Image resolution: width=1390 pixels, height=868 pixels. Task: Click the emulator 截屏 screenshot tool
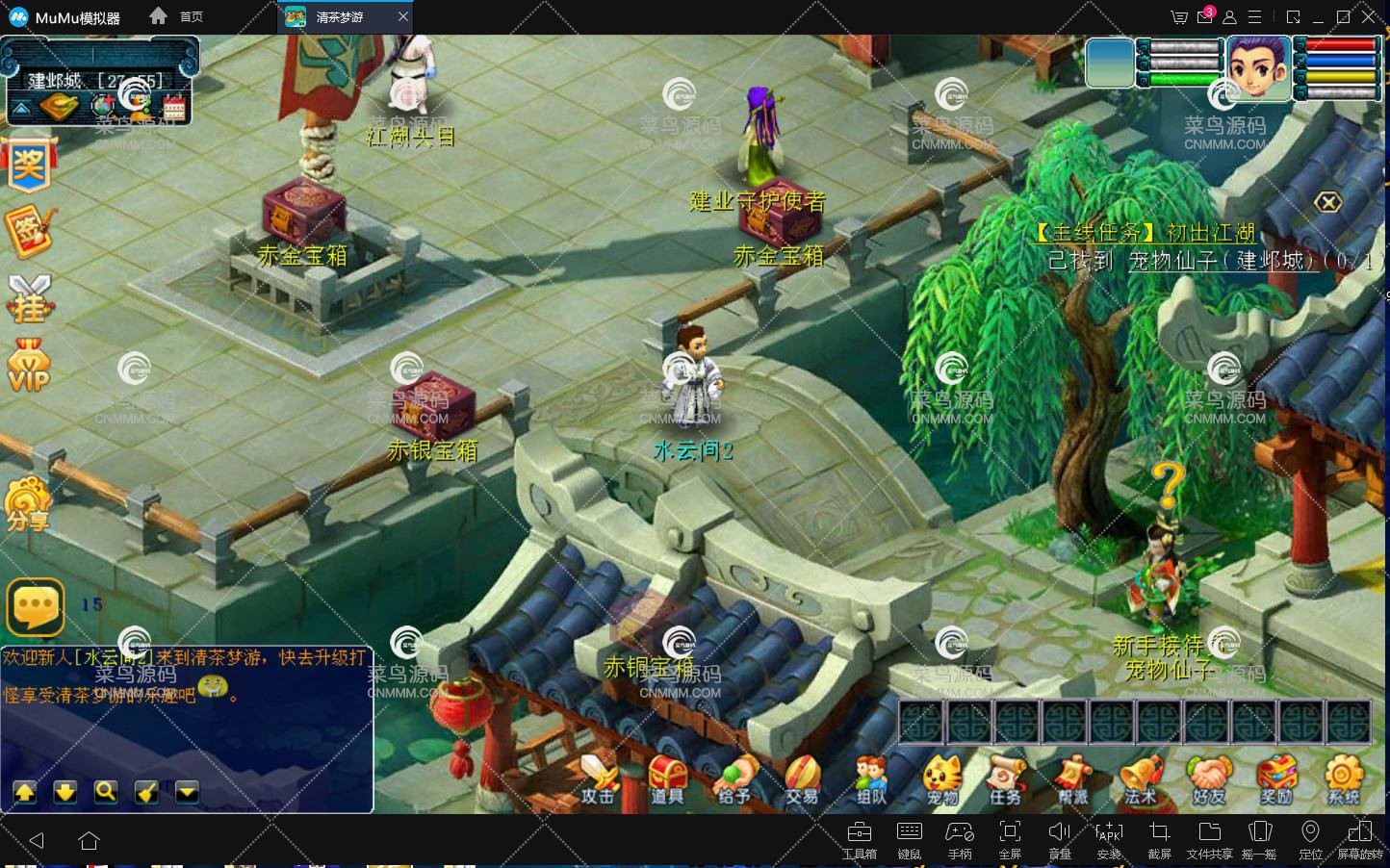point(1159,838)
